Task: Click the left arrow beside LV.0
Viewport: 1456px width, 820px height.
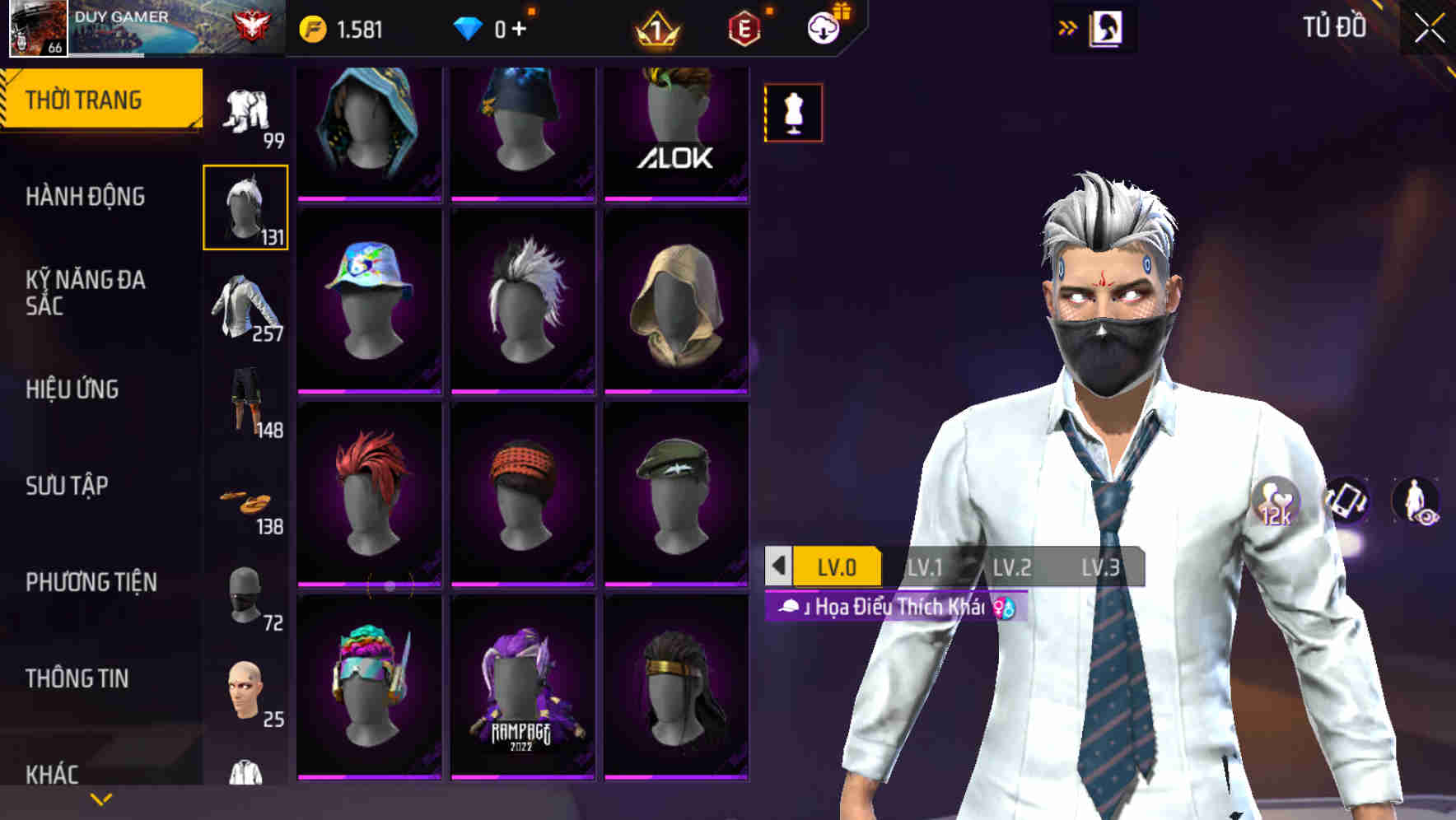Action: [777, 566]
